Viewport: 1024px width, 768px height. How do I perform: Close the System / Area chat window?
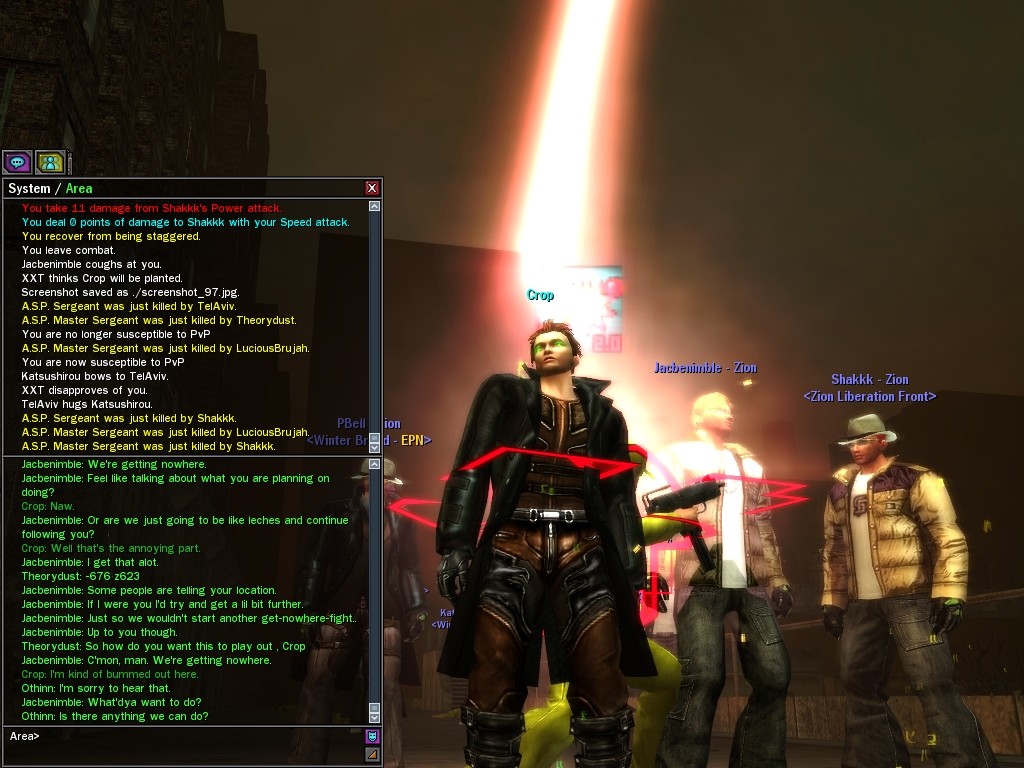click(372, 188)
